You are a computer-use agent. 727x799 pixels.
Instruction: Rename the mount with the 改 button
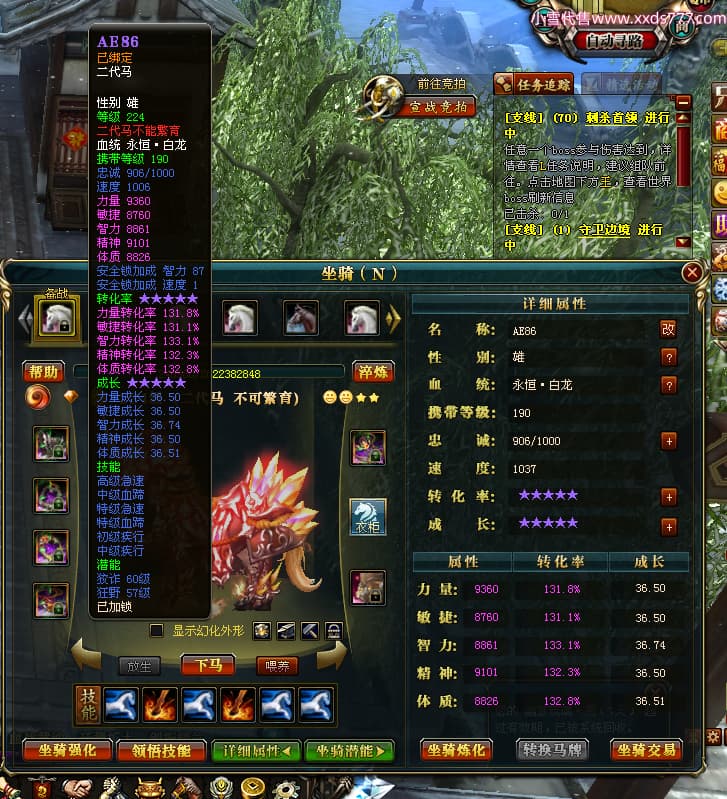click(668, 329)
